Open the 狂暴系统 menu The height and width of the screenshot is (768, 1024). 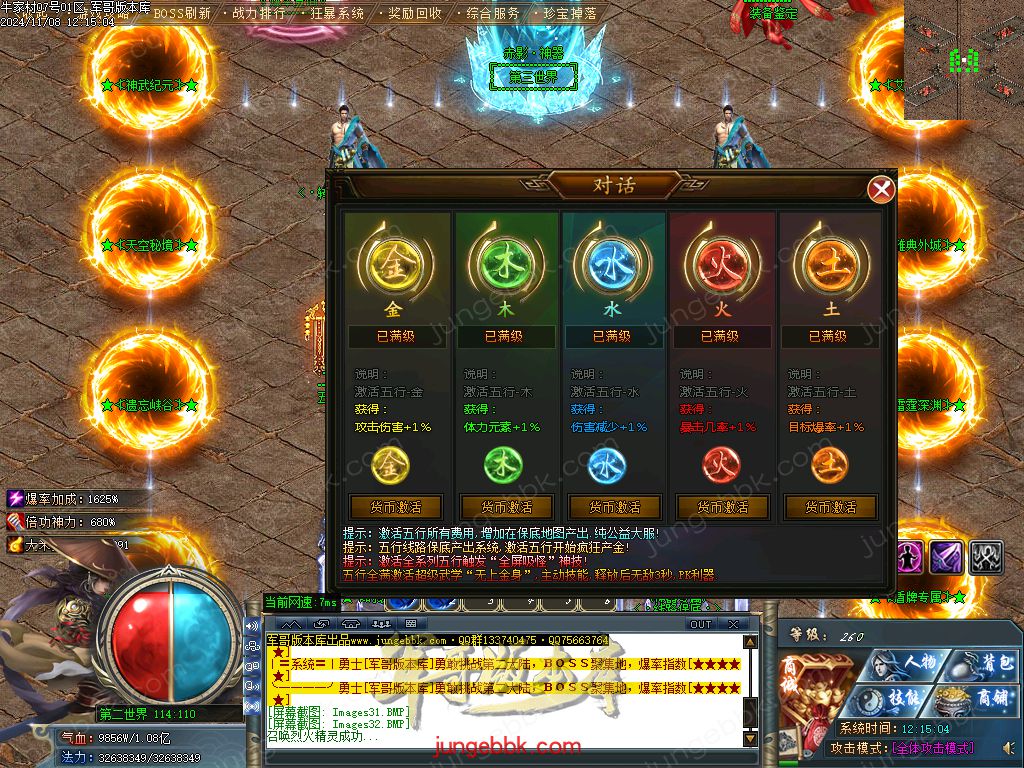click(x=337, y=14)
